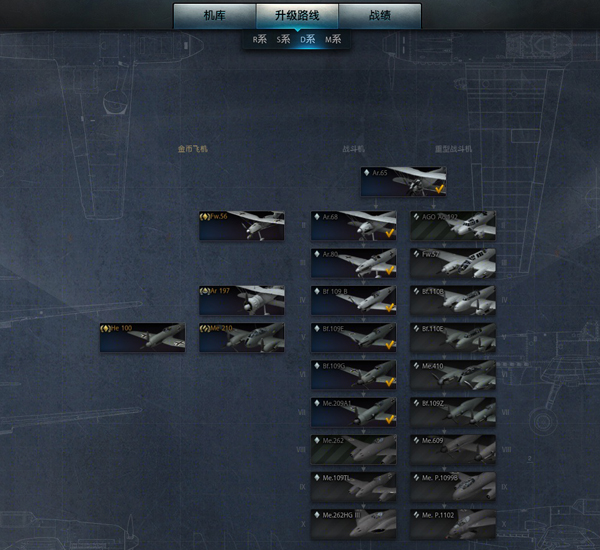Select the Me.410 heavy fighter
Screen dimensions: 600x550
tap(453, 374)
